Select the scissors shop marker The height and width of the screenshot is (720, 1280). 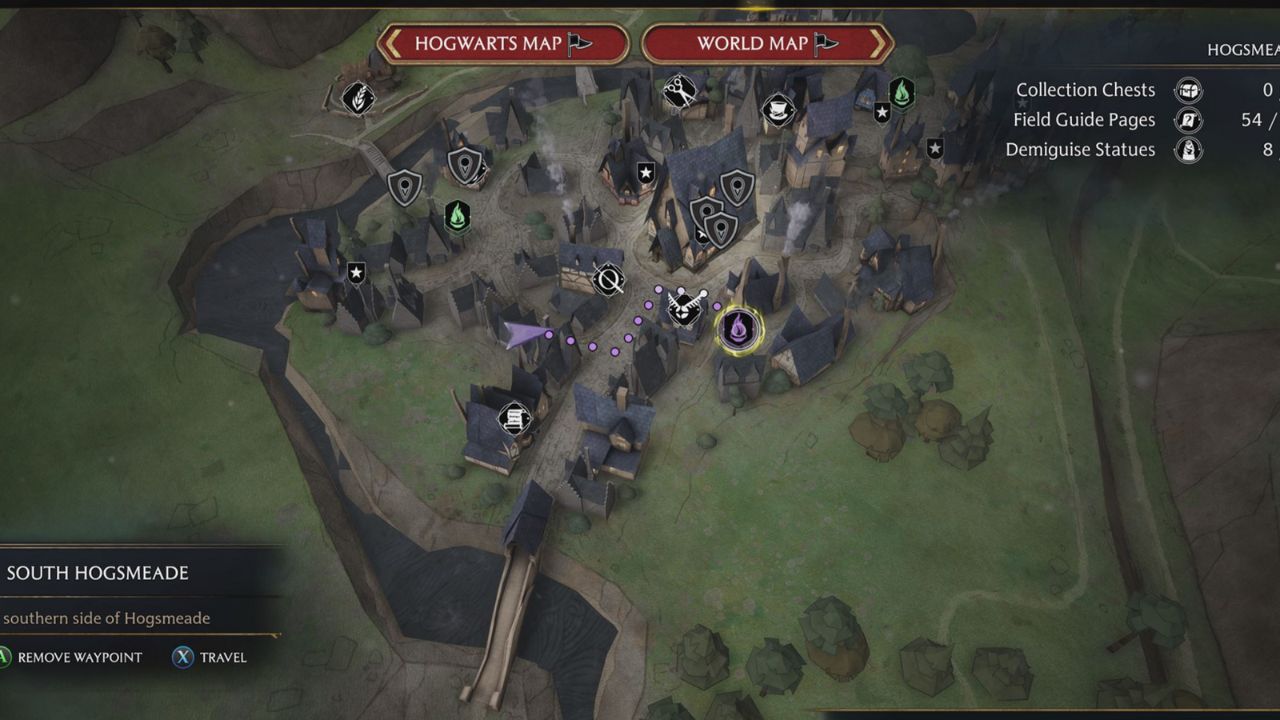(679, 92)
